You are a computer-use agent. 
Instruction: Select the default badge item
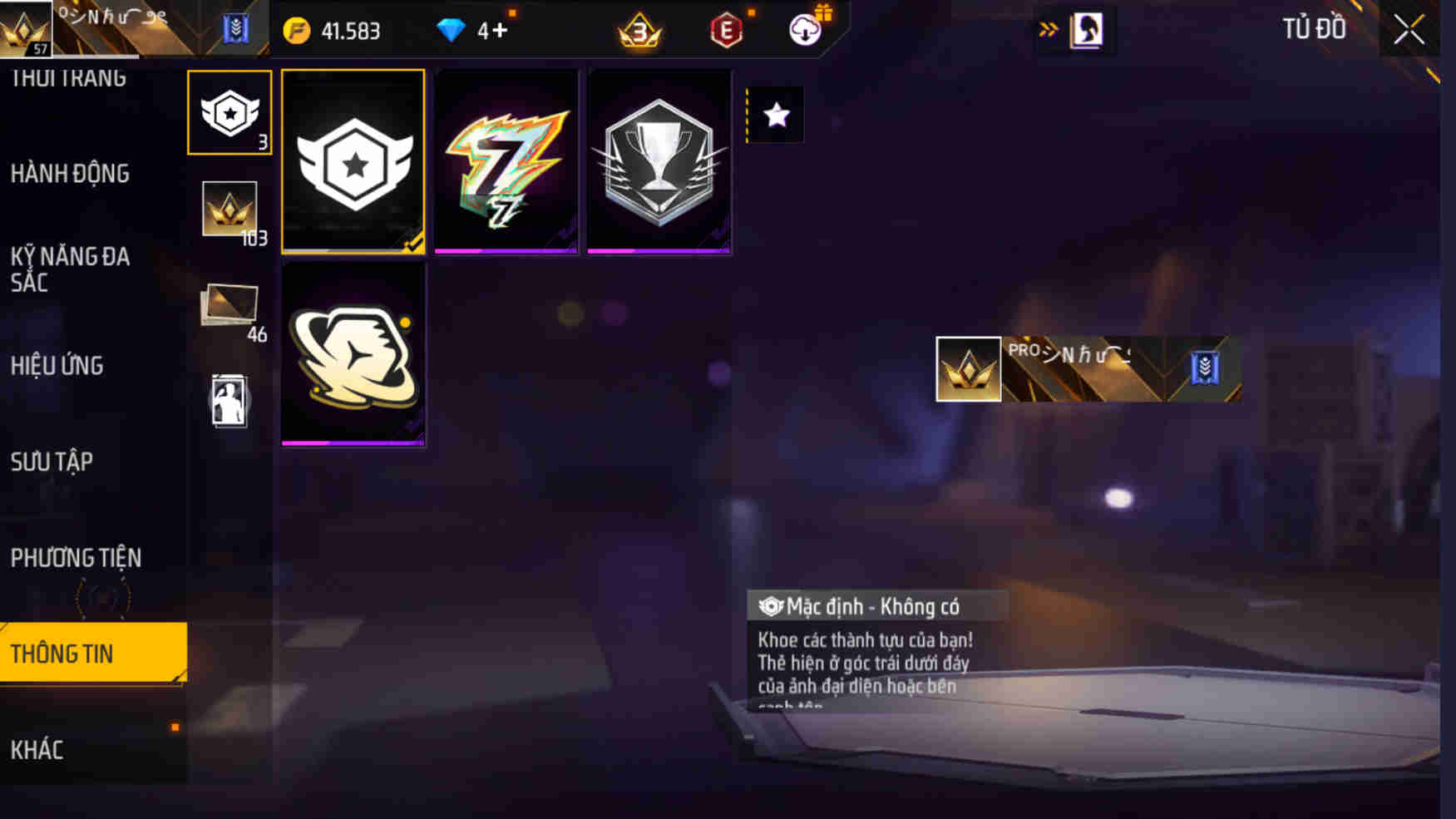[353, 162]
